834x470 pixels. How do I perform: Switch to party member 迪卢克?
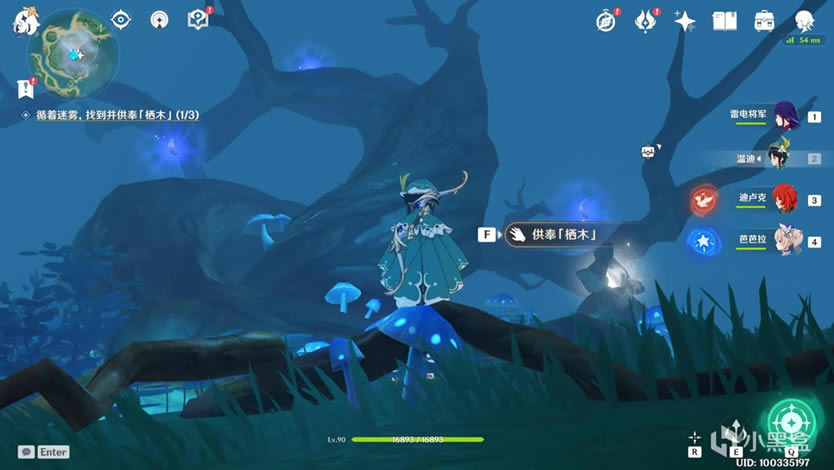click(x=784, y=199)
